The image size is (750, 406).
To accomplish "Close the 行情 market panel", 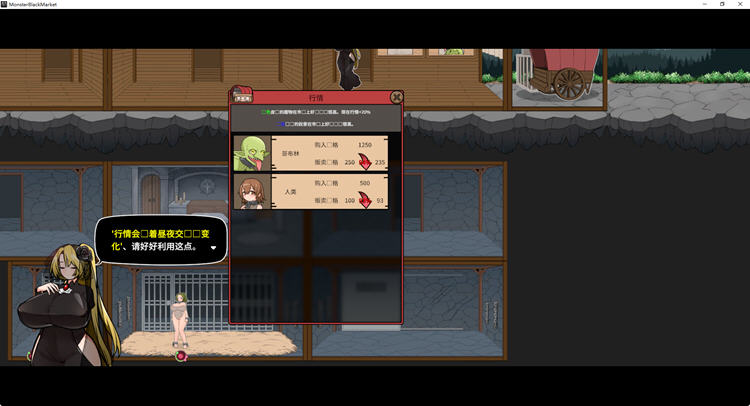I will (397, 97).
